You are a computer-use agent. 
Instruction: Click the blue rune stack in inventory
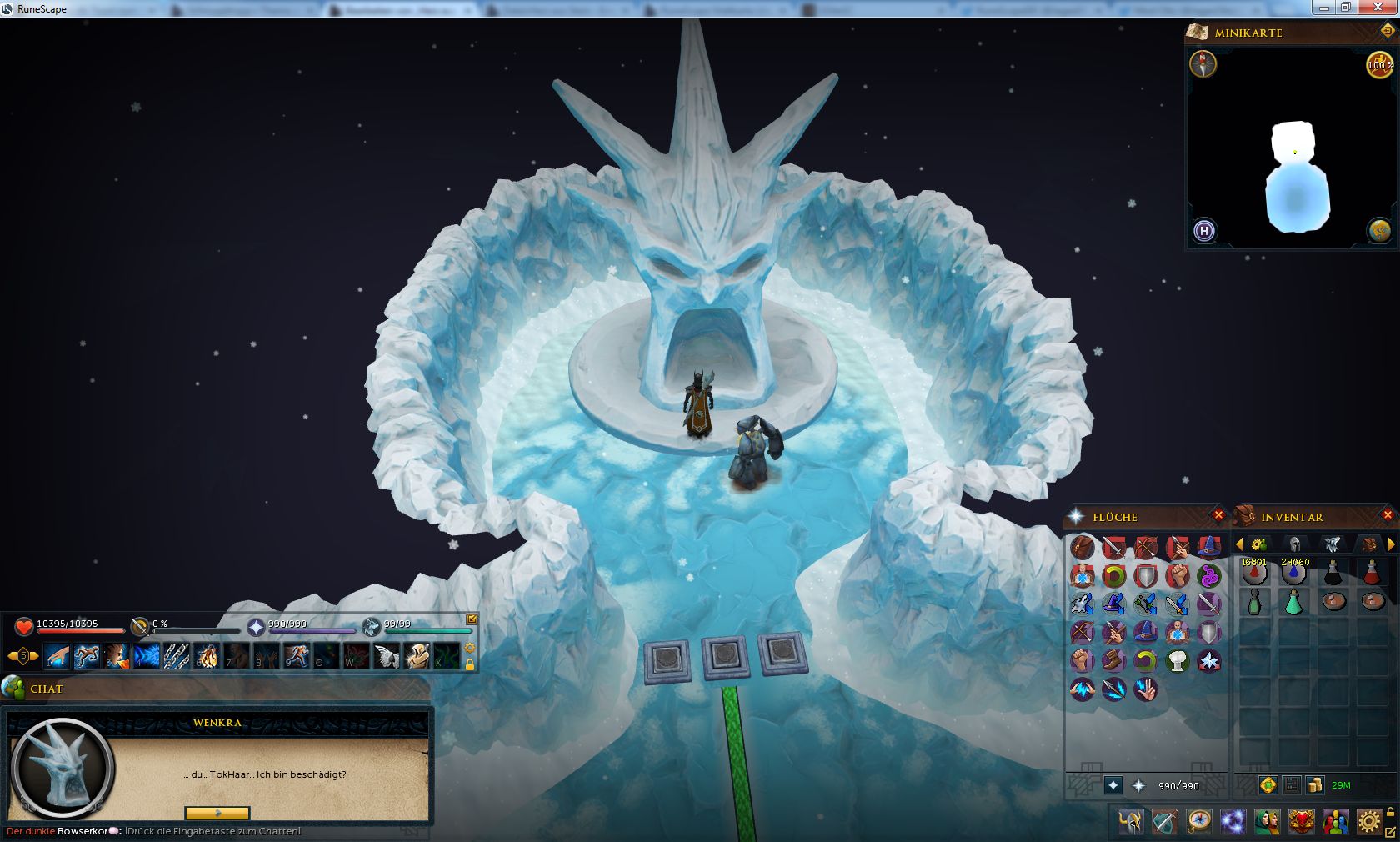pyautogui.click(x=1293, y=573)
